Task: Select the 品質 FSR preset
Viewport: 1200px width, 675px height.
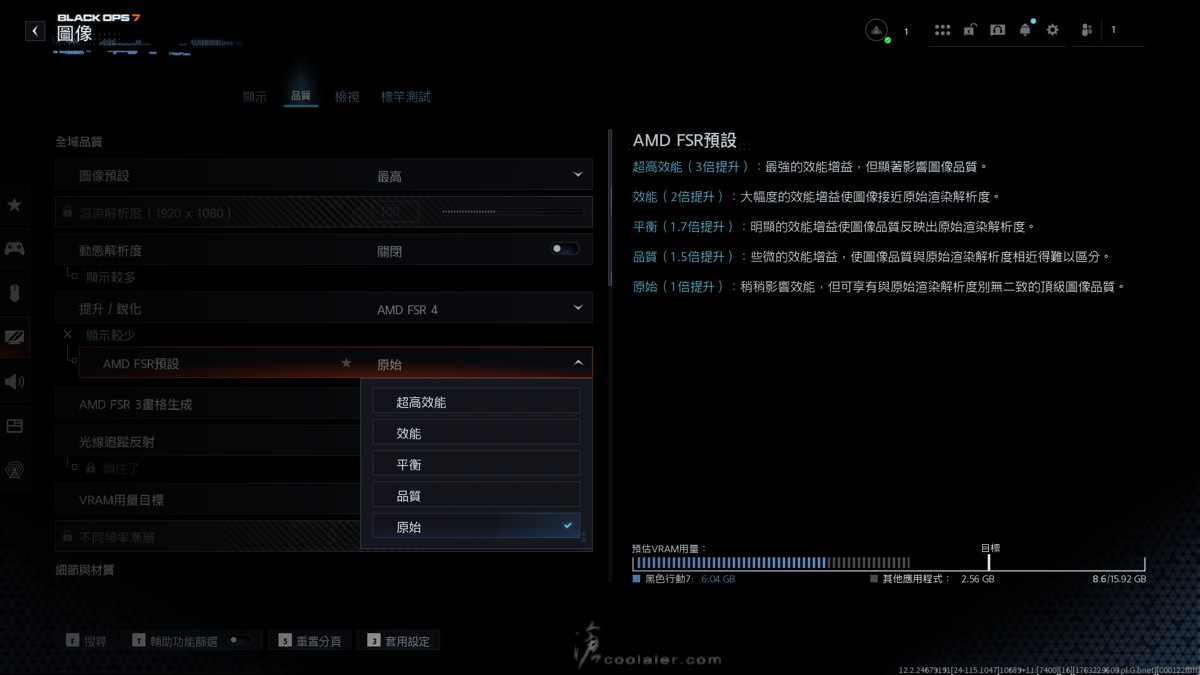Action: click(x=476, y=495)
